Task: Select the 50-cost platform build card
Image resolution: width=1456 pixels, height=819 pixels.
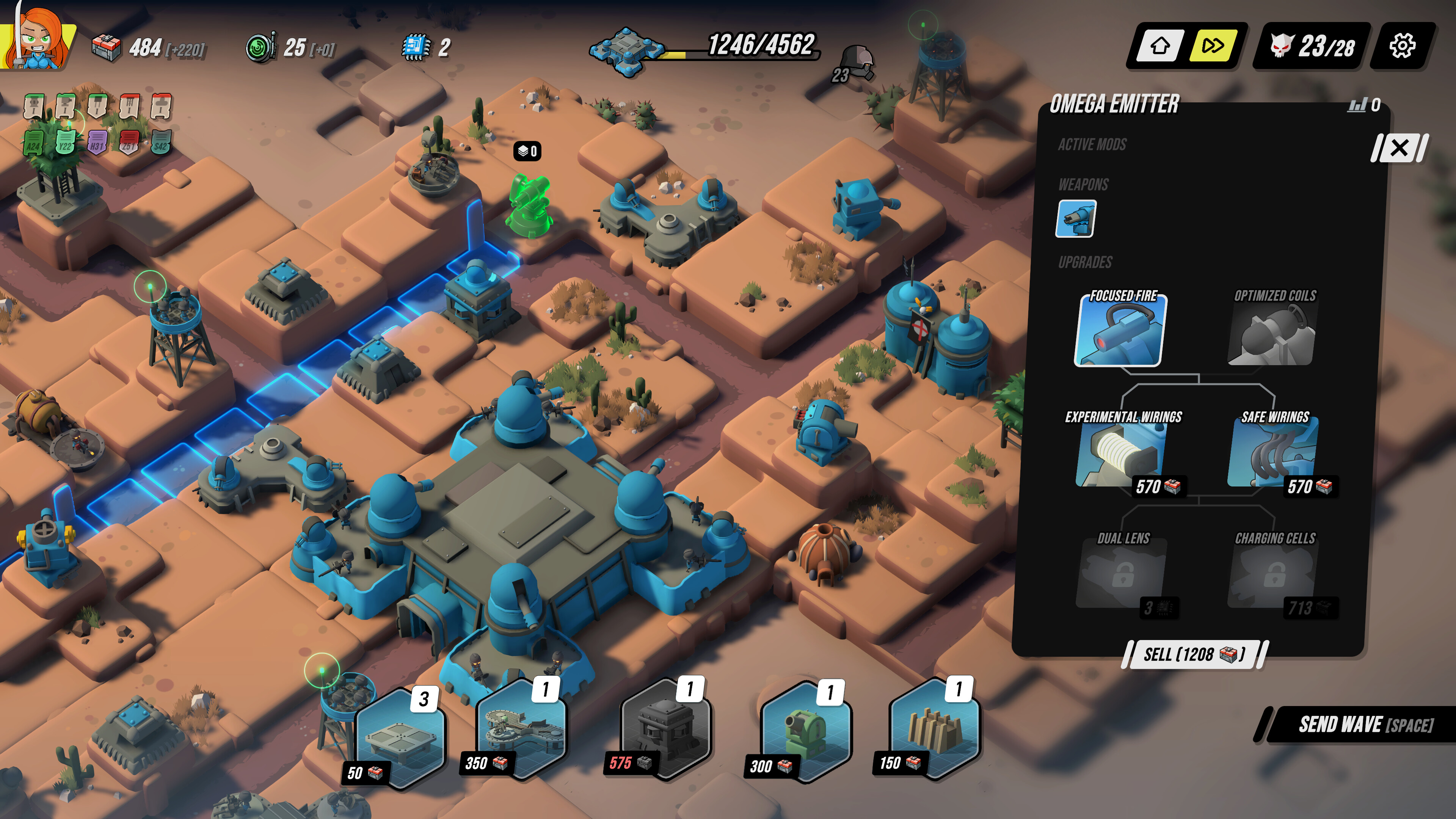Action: point(401,741)
